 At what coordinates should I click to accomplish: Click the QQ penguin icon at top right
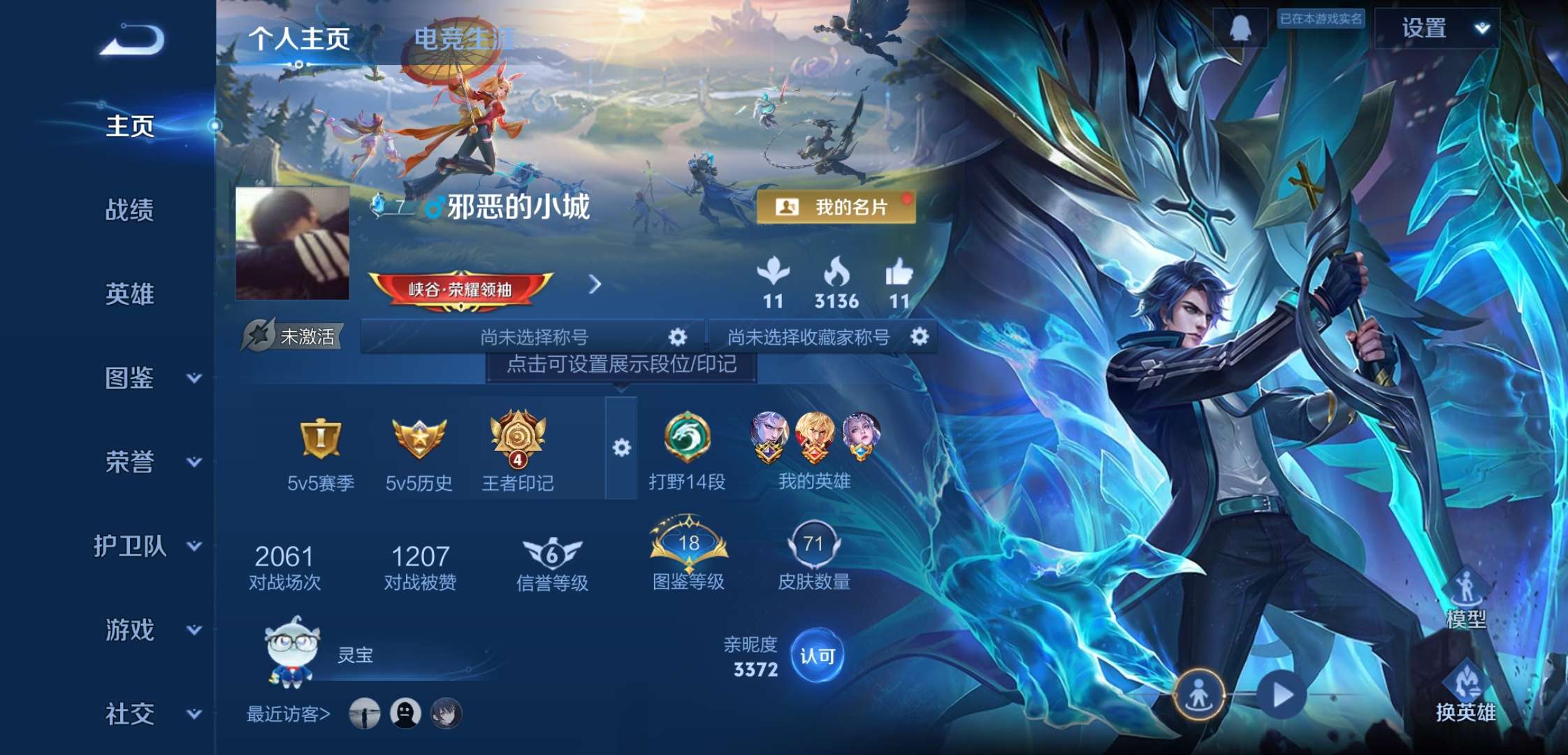(x=1242, y=29)
